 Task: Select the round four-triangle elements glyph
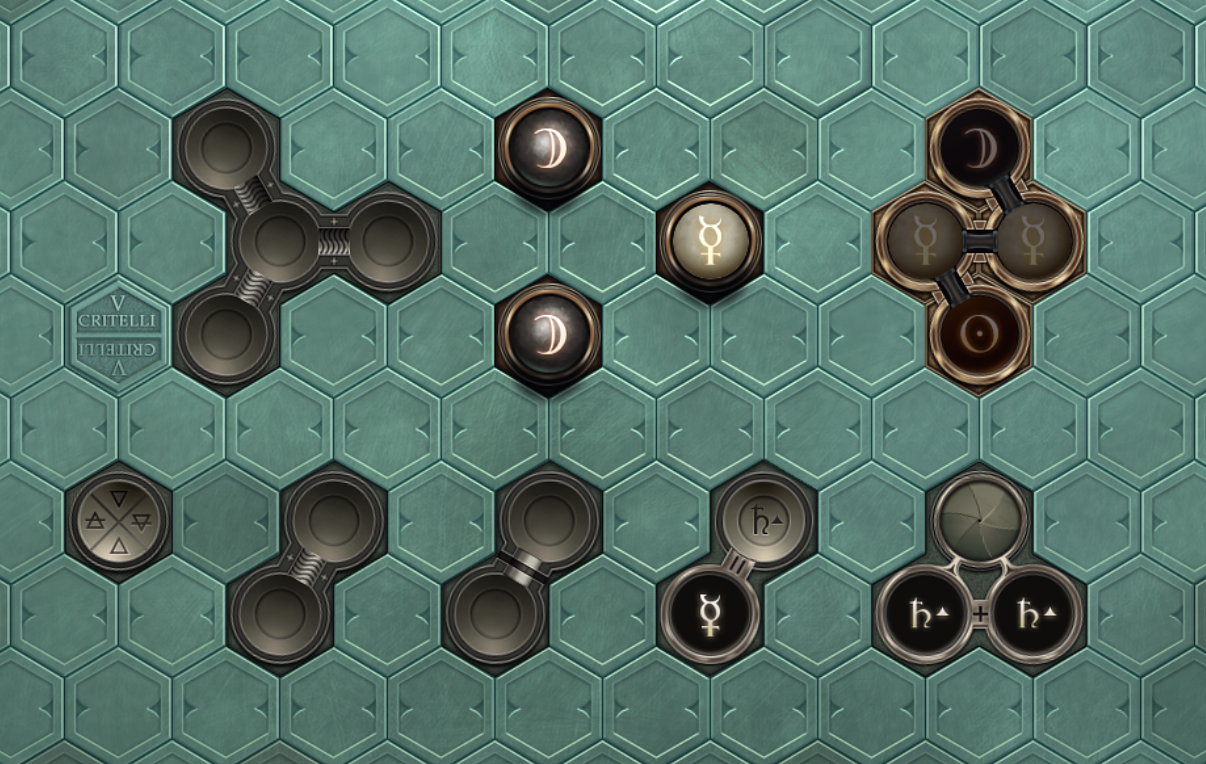point(119,520)
